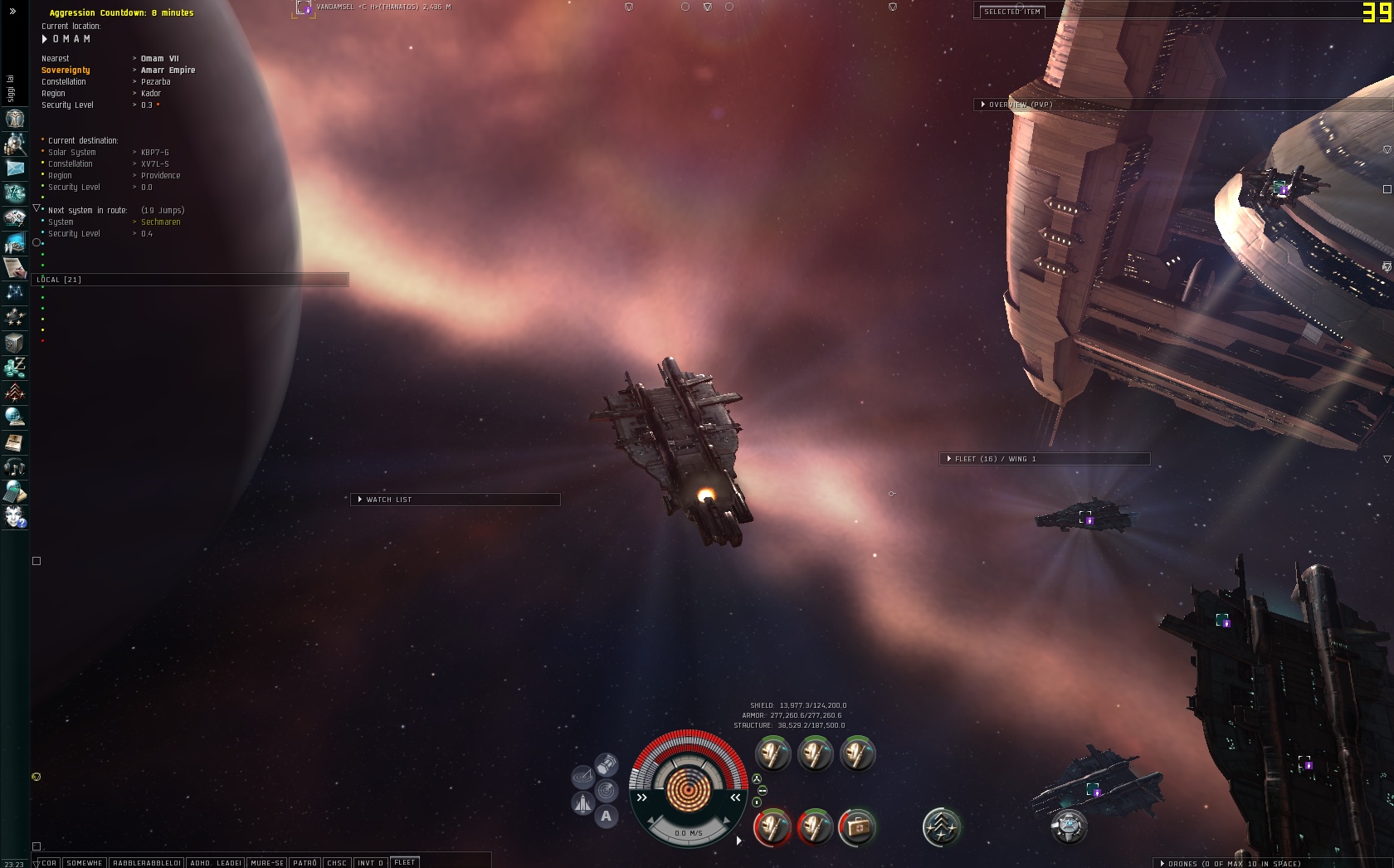The width and height of the screenshot is (1394, 868).
Task: Open the Calculator icon in sidebar
Action: click(x=15, y=492)
